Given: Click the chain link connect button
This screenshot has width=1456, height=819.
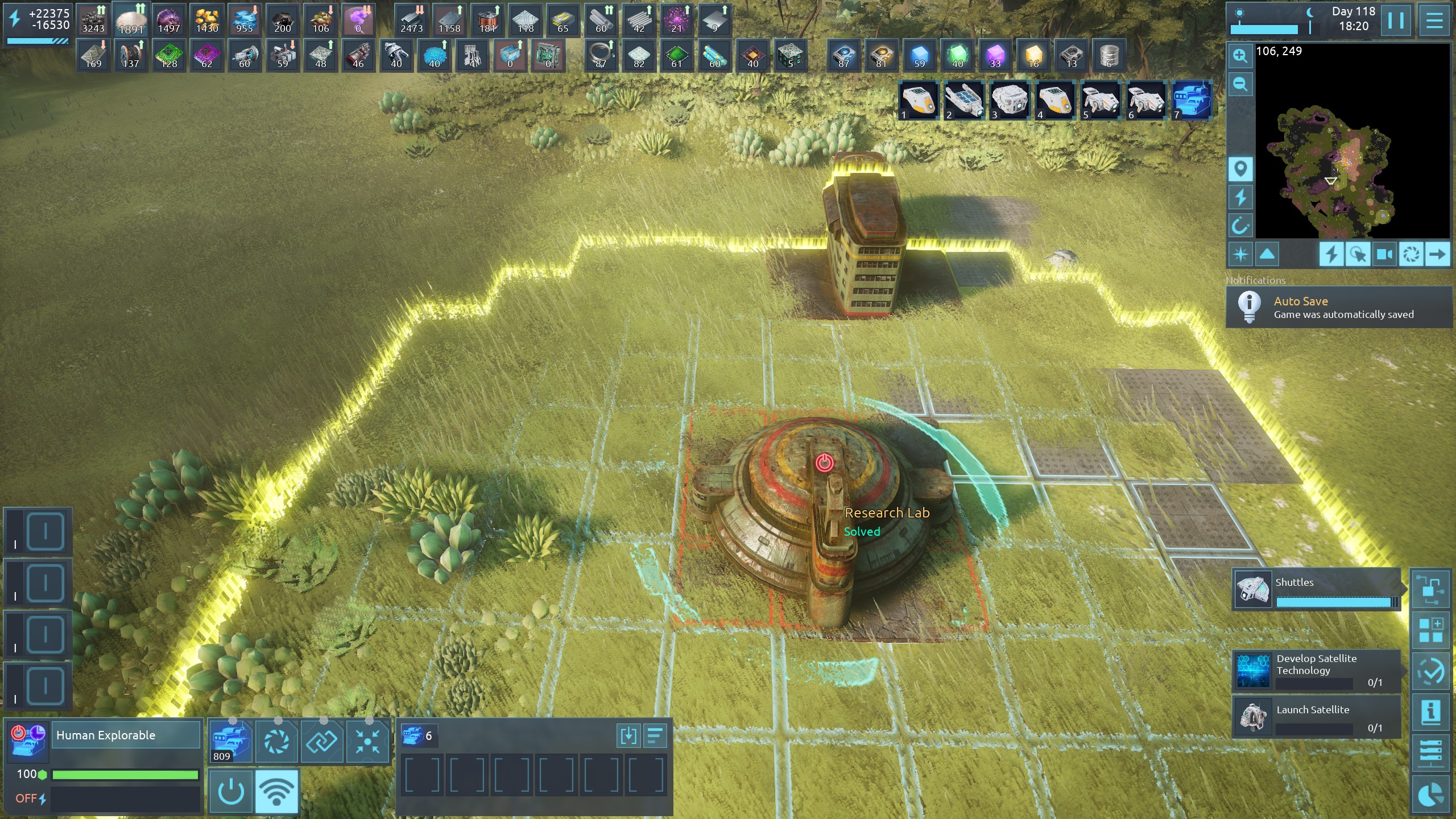Looking at the screenshot, I should pyautogui.click(x=322, y=741).
